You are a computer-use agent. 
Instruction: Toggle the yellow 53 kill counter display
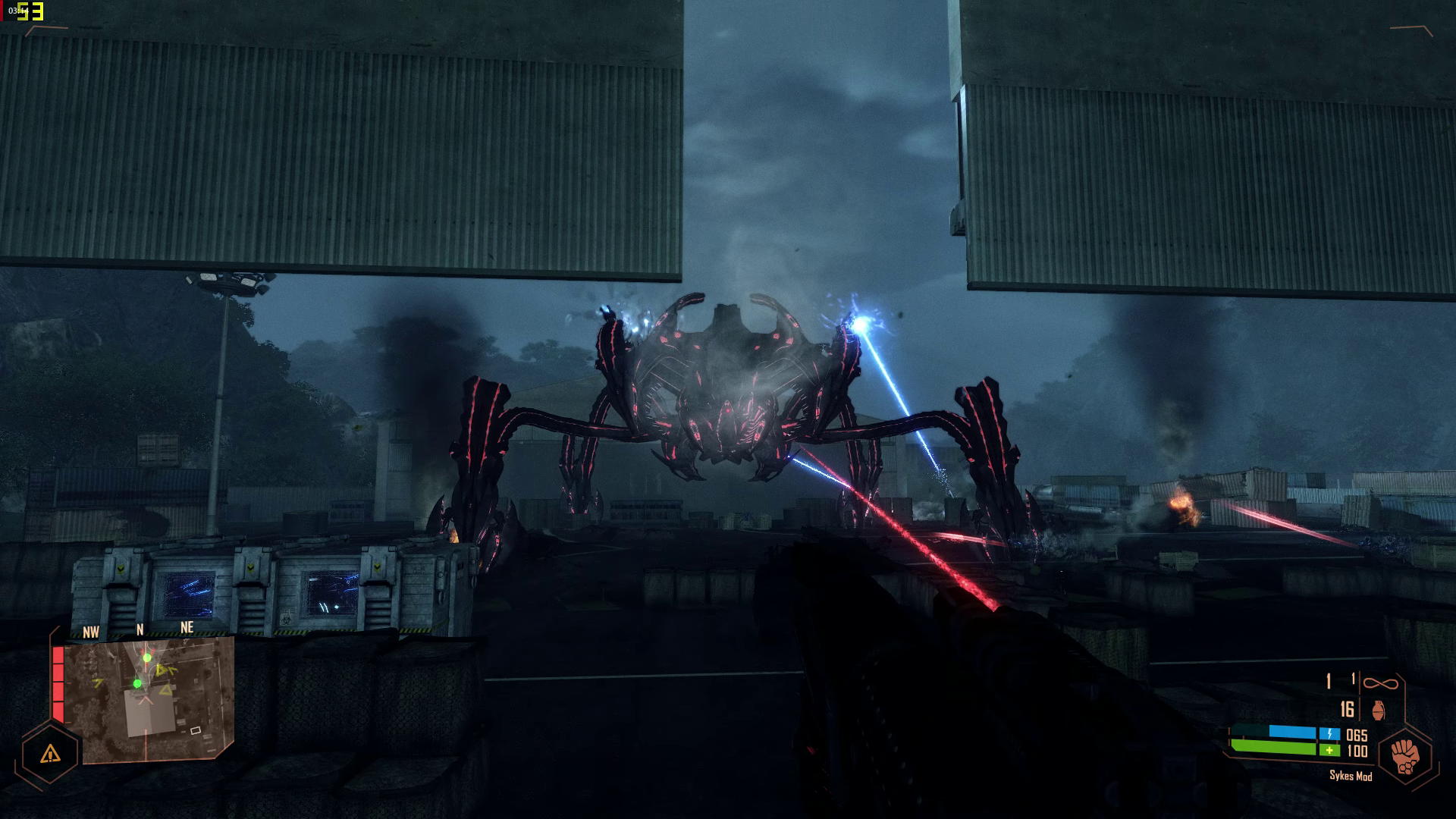[x=30, y=11]
